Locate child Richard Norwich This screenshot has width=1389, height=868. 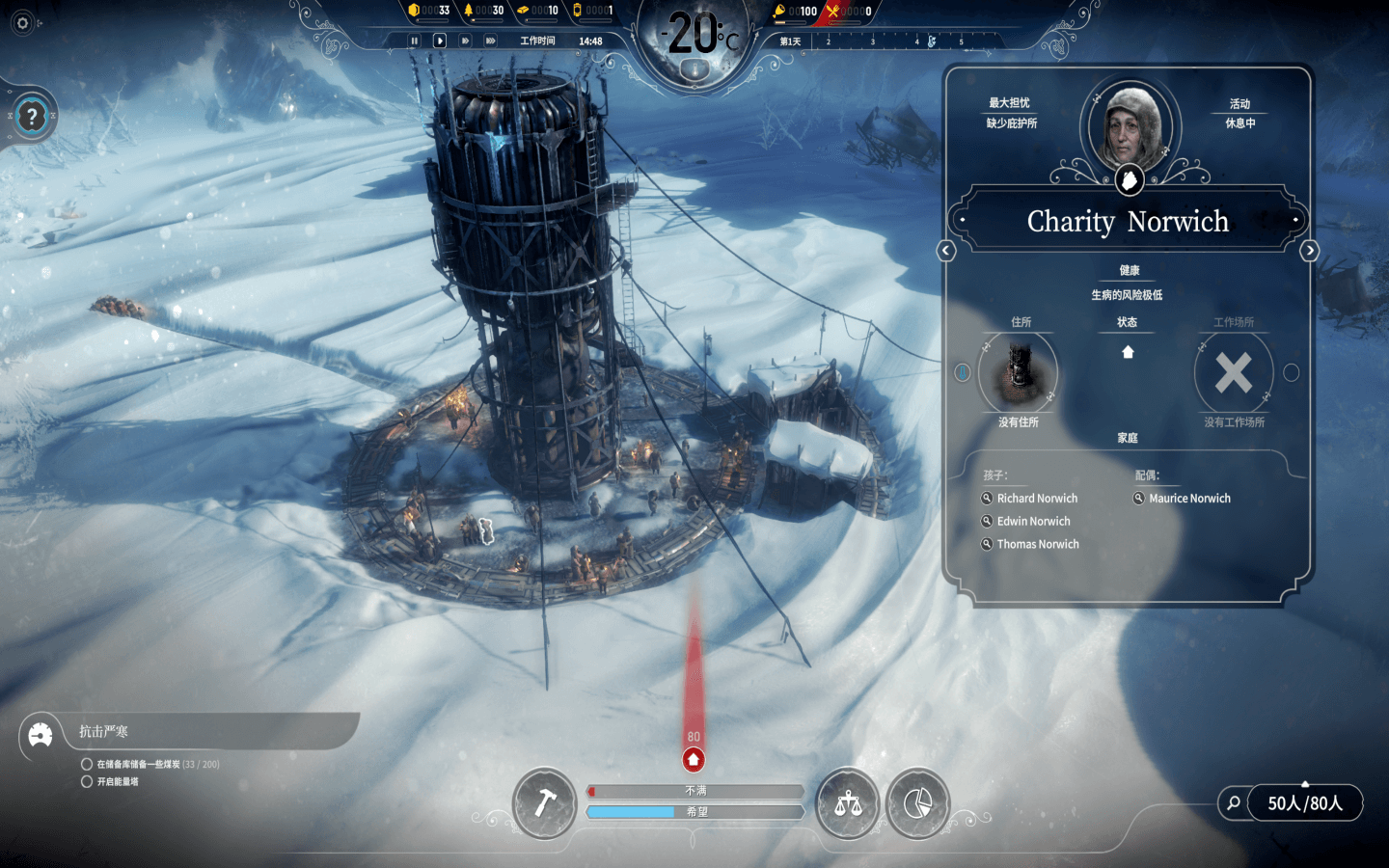tap(1036, 499)
